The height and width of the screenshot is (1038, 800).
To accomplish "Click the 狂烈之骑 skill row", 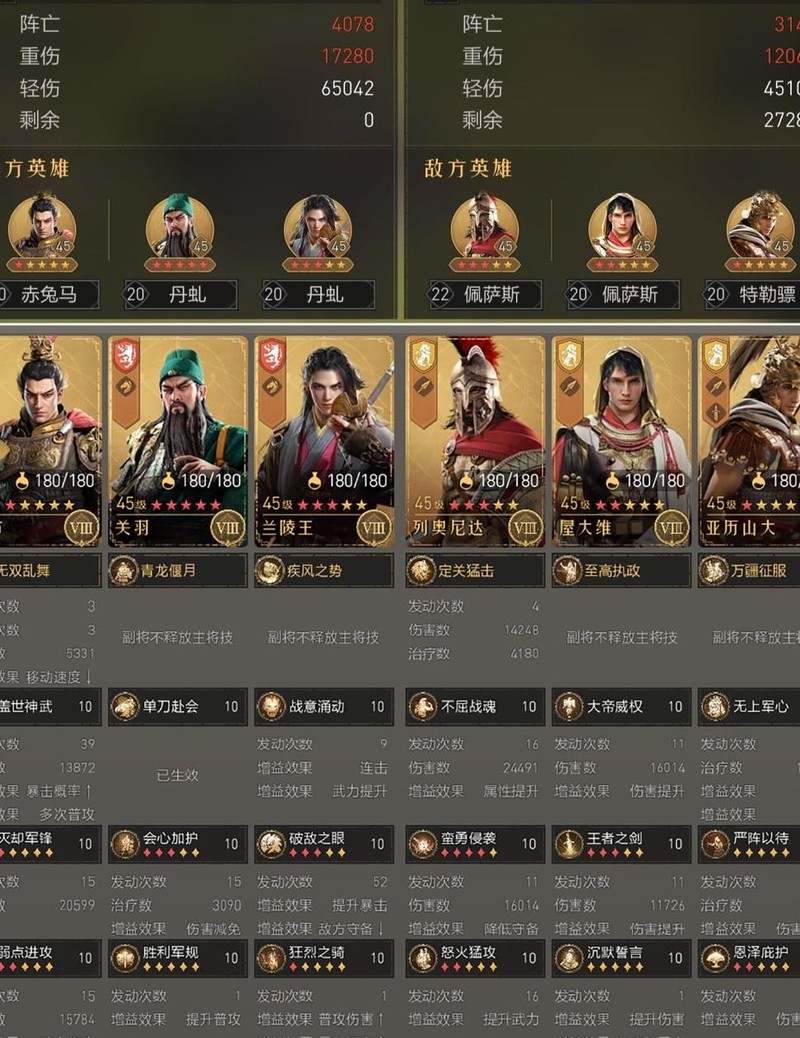I will [x=324, y=957].
